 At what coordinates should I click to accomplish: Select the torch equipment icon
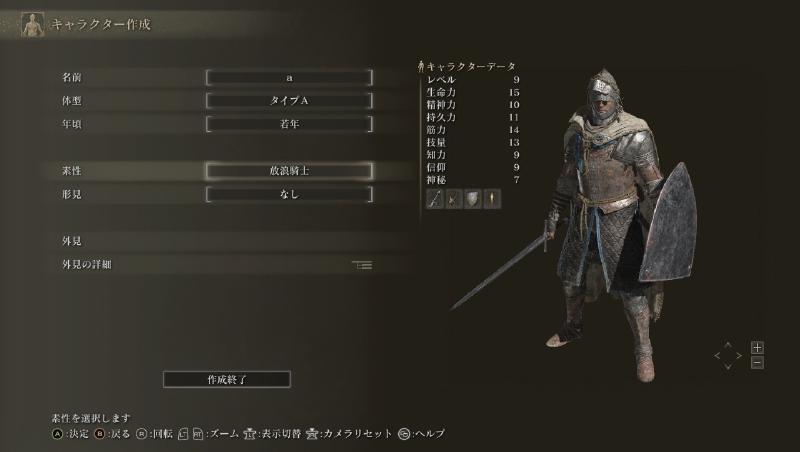click(492, 199)
